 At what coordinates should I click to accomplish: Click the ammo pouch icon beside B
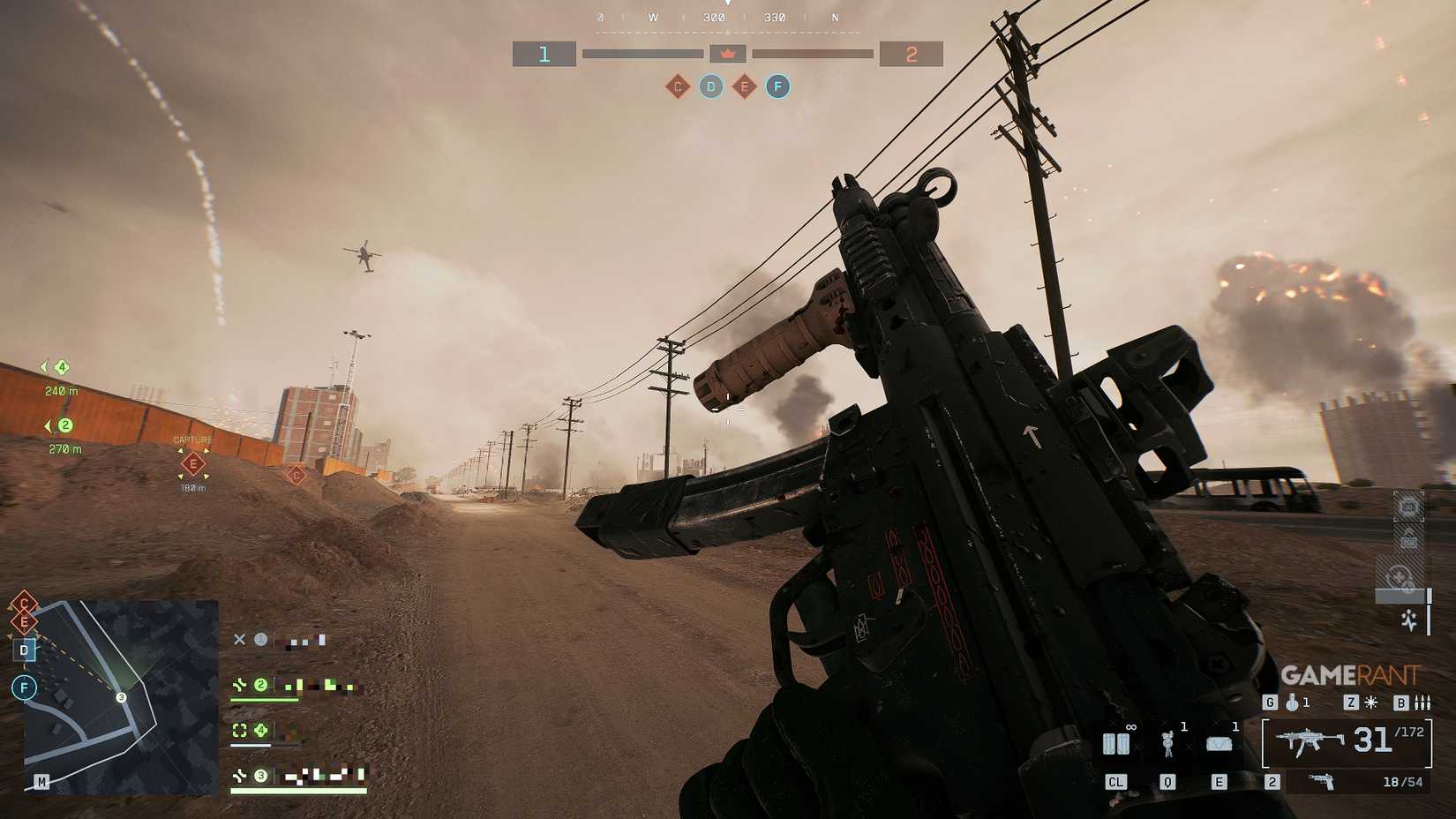(x=1422, y=703)
